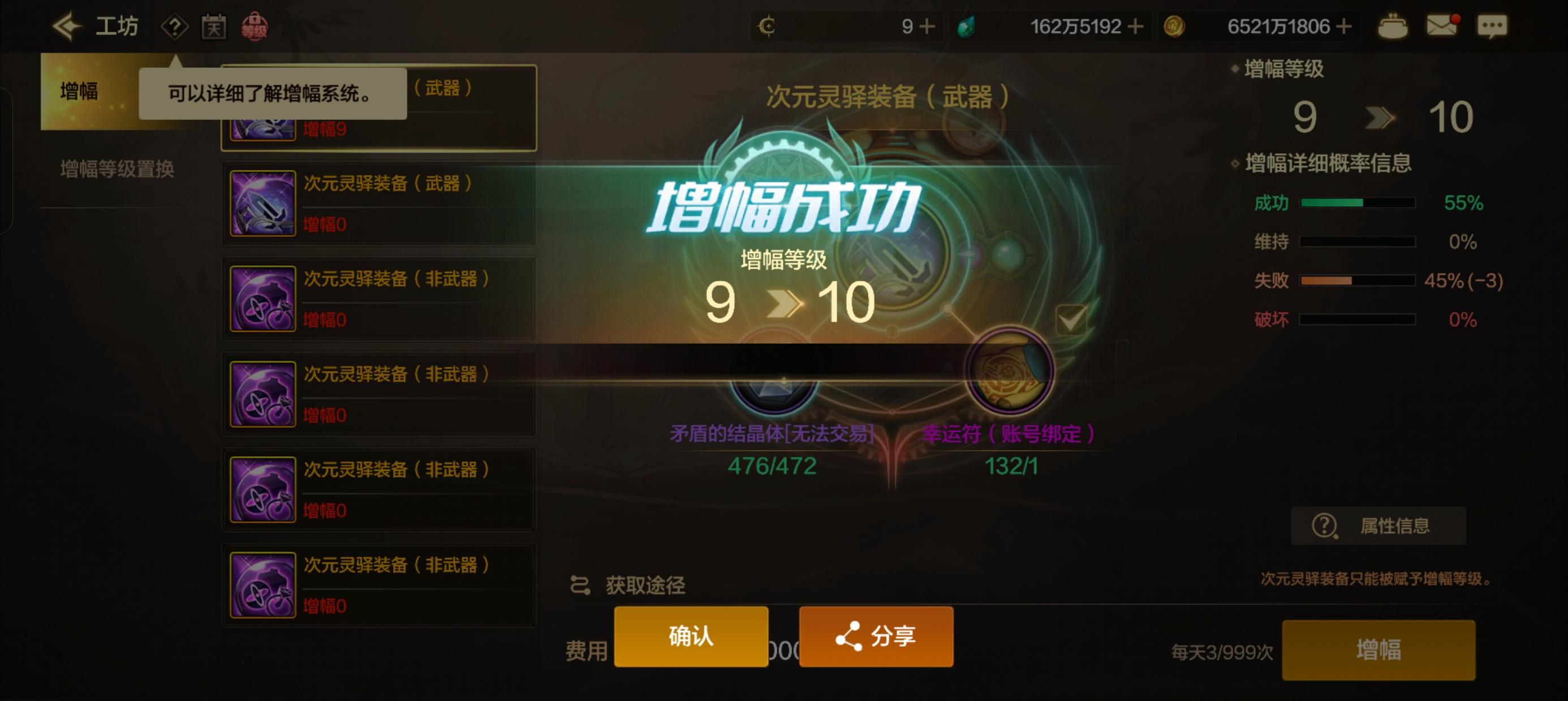Tap the red locked 等级 icon
This screenshot has height=701, width=1568.
pyautogui.click(x=257, y=25)
